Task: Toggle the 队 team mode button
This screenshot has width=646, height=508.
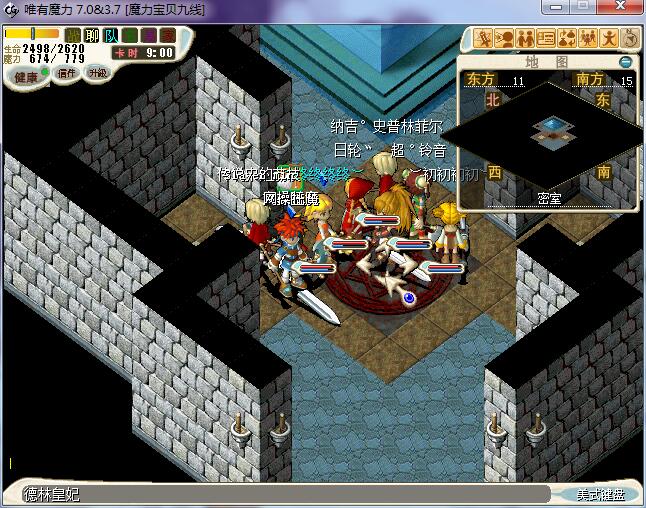Action: [111, 36]
